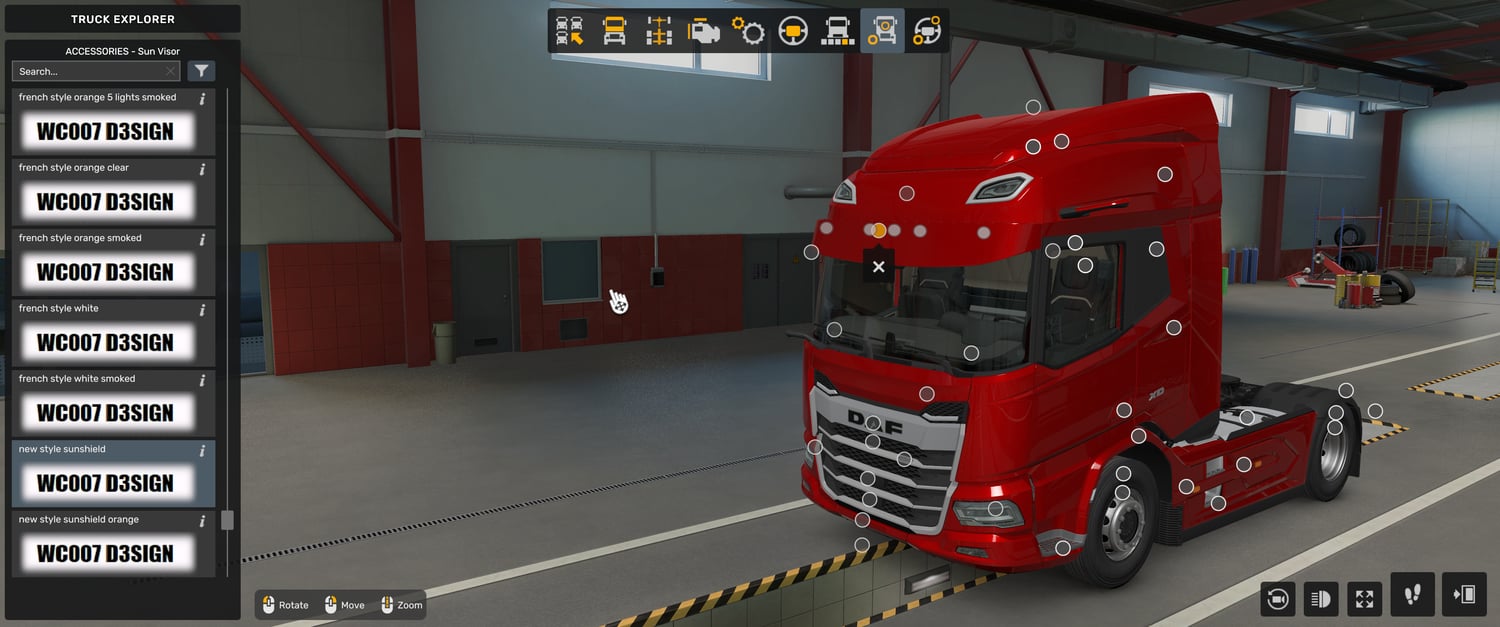Open the truck selection toolbar icon
The height and width of the screenshot is (627, 1500).
click(x=570, y=31)
